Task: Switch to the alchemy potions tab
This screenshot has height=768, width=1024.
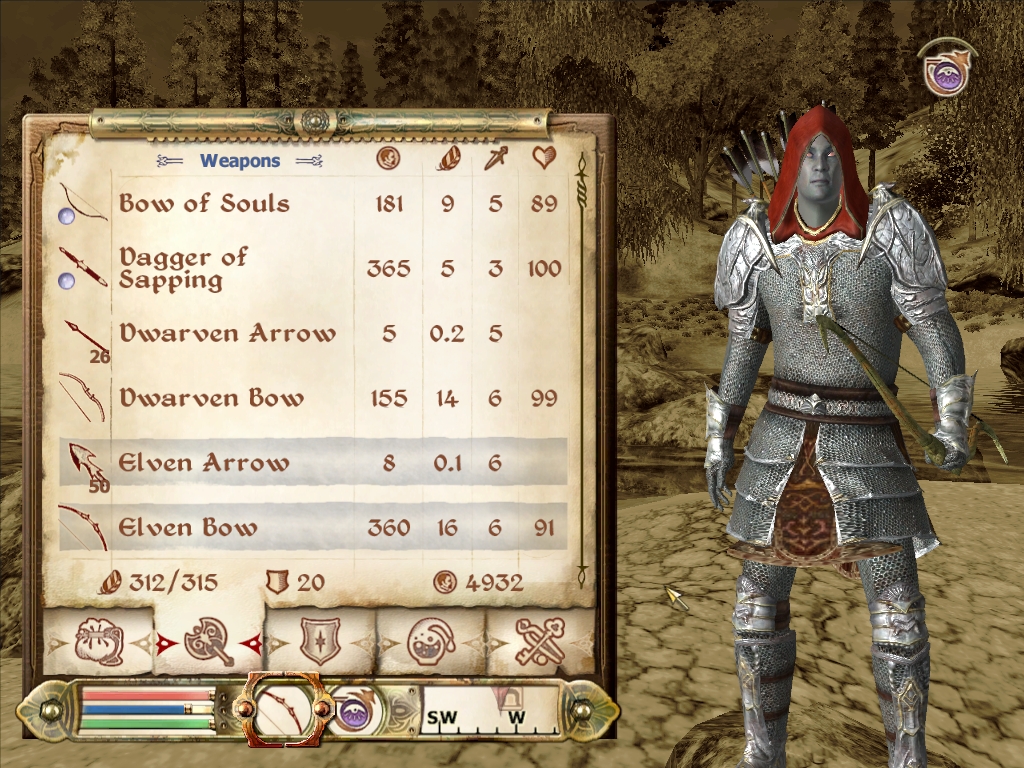Action: point(431,641)
